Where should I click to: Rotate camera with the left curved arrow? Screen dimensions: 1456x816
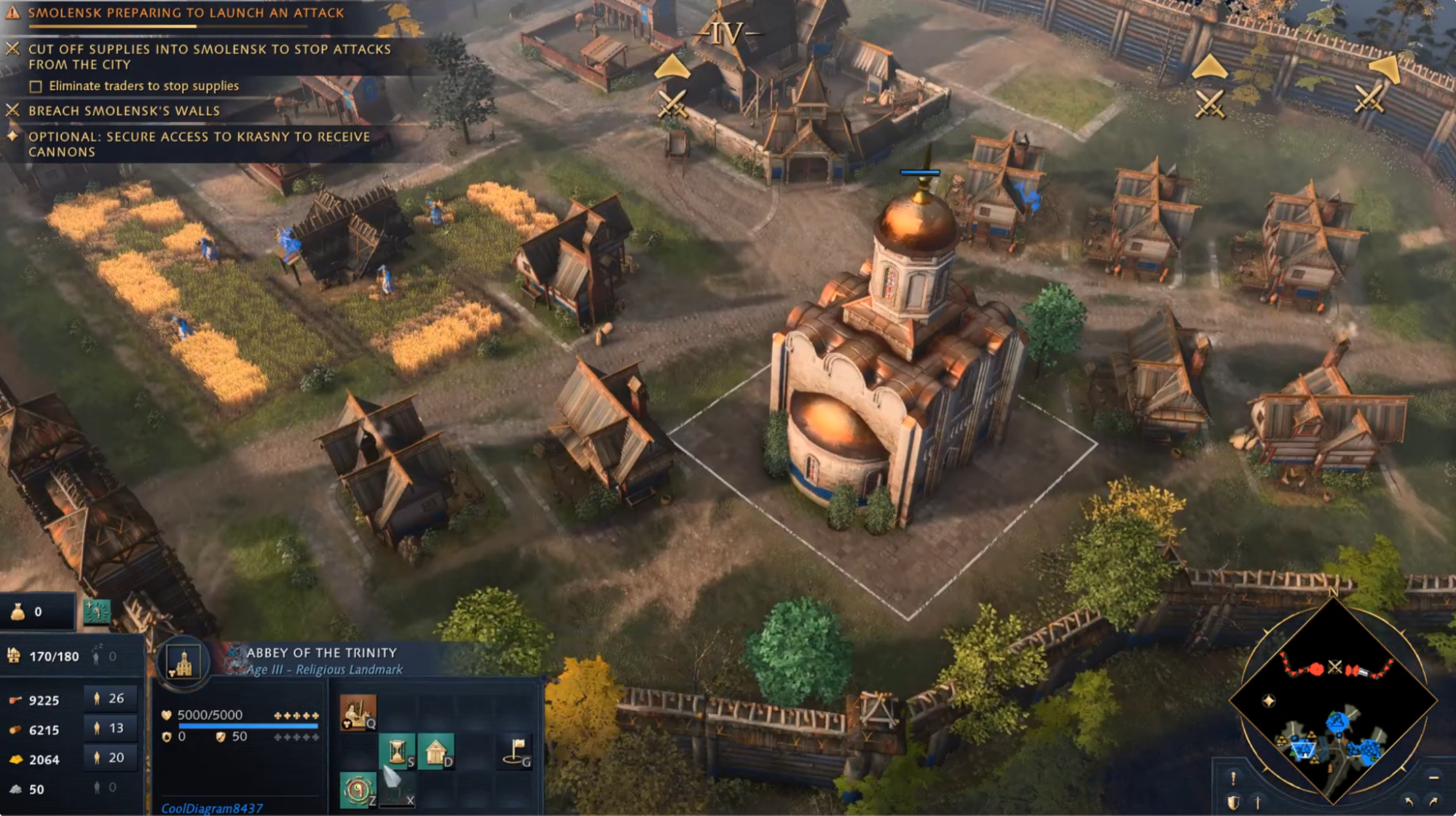pos(1409,801)
